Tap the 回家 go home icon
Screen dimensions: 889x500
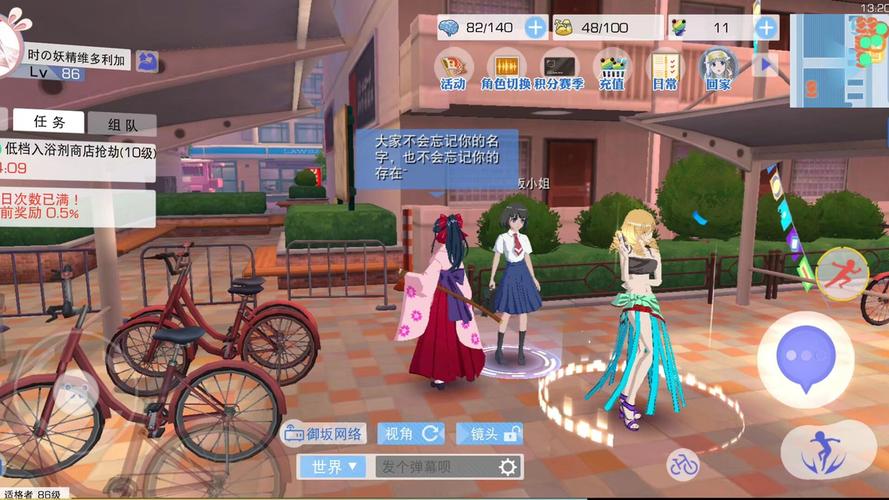click(718, 68)
